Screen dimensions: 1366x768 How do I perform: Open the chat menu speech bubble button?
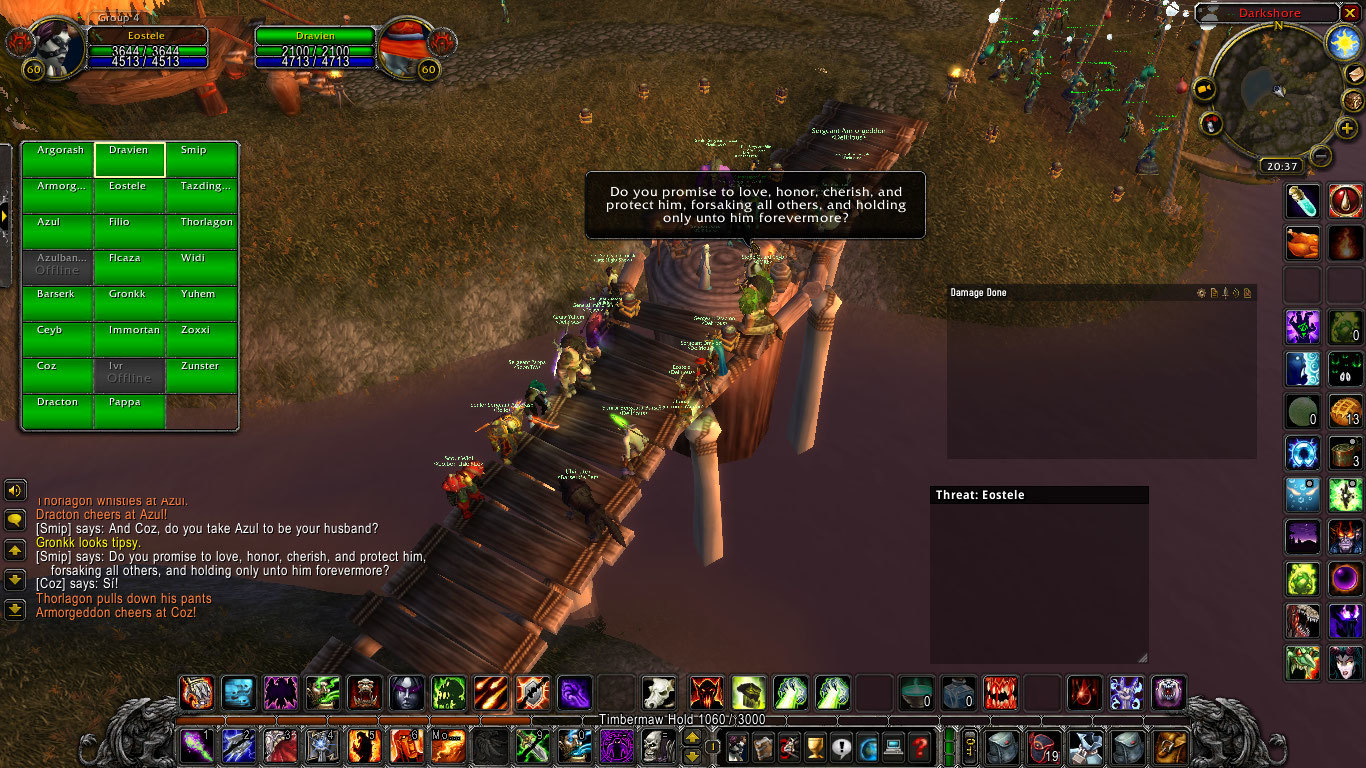click(15, 520)
